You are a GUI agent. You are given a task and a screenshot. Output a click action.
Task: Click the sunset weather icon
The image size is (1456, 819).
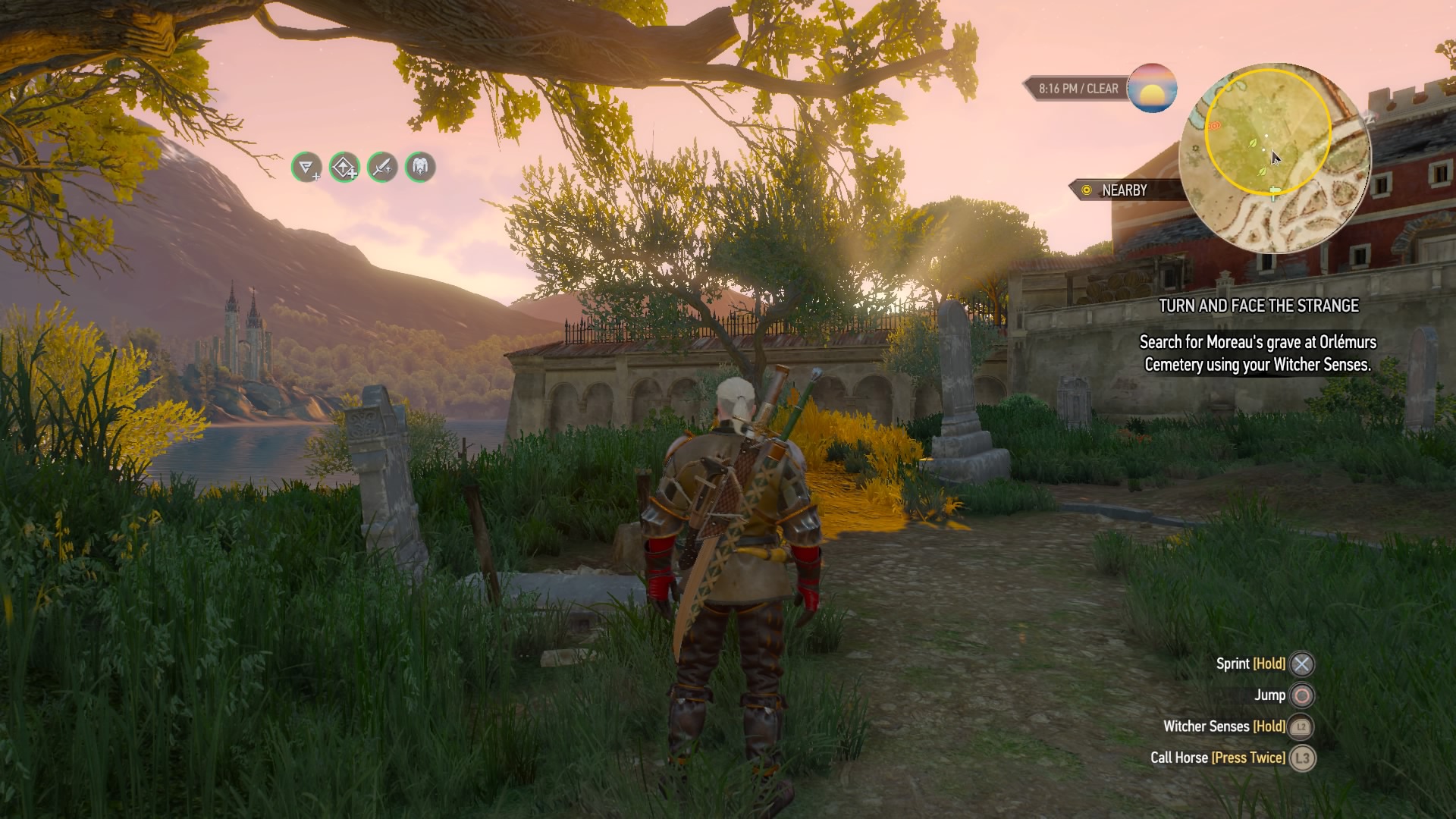tap(1152, 88)
